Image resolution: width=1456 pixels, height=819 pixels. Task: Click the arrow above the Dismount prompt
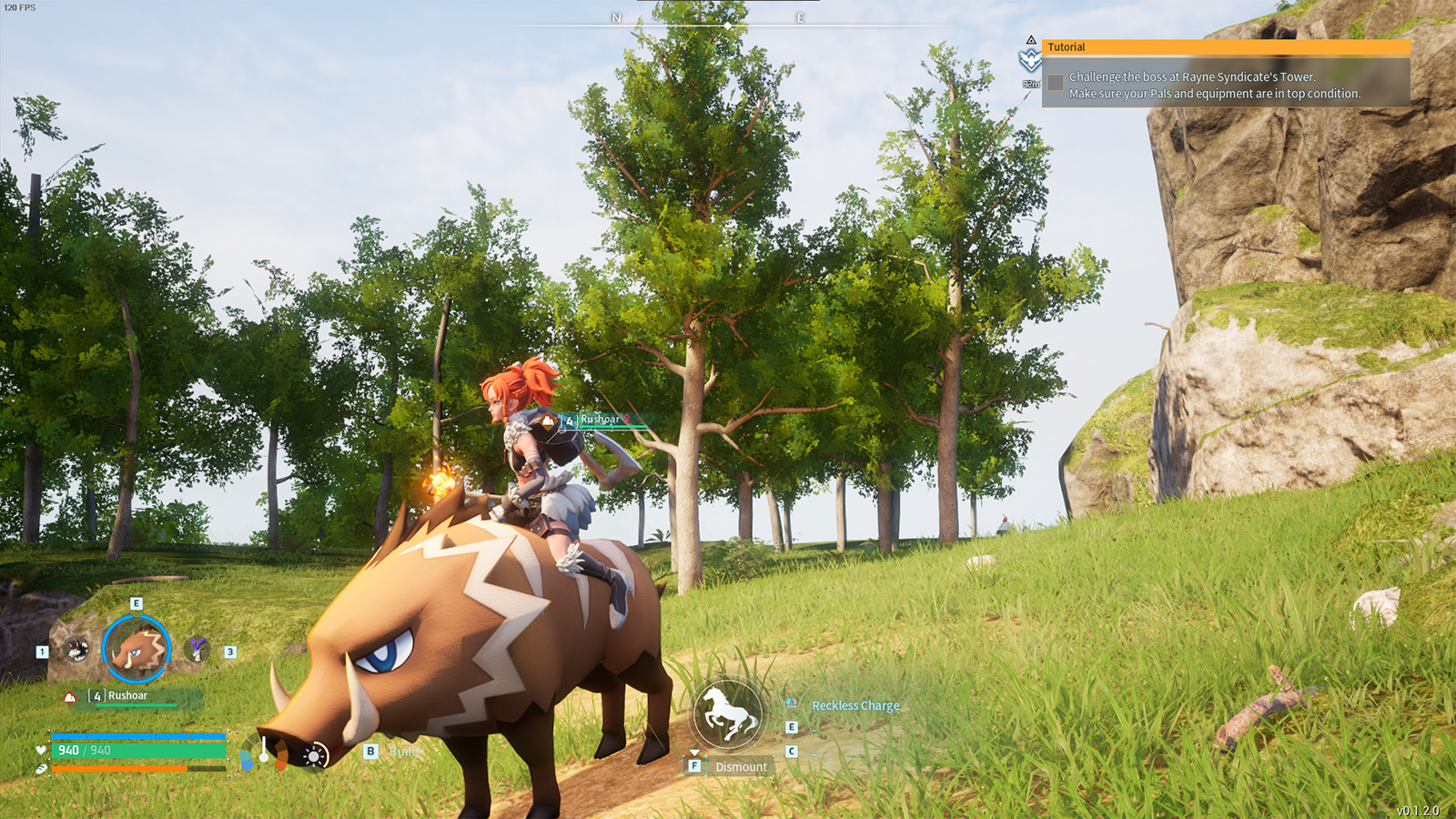tap(695, 753)
